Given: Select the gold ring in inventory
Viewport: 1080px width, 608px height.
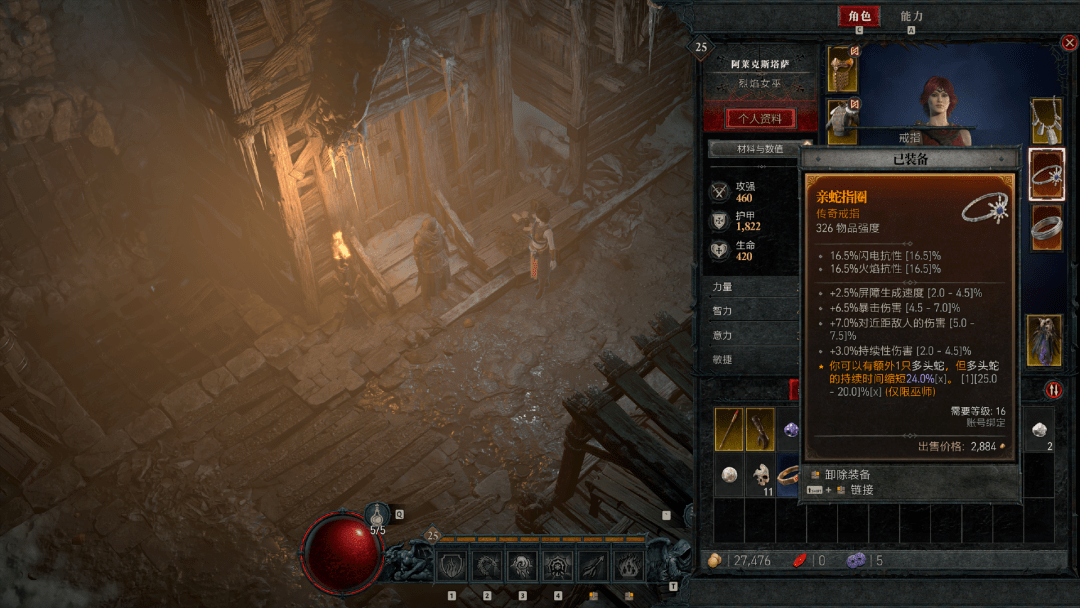Looking at the screenshot, I should (788, 476).
